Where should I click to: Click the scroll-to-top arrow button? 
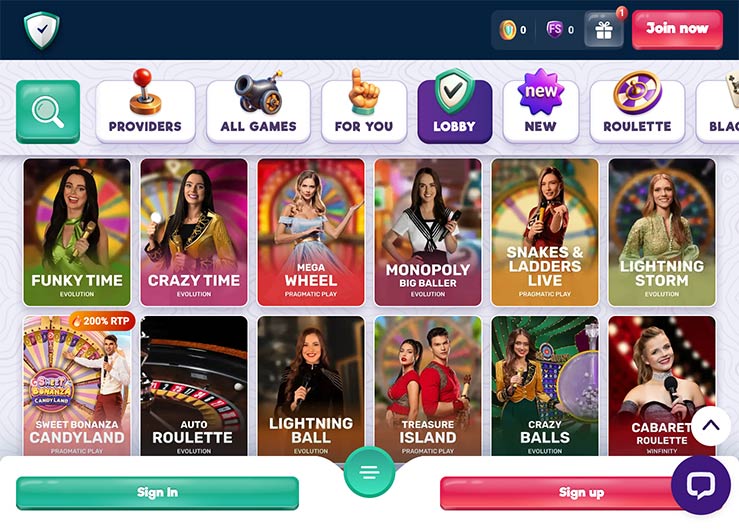tap(710, 426)
